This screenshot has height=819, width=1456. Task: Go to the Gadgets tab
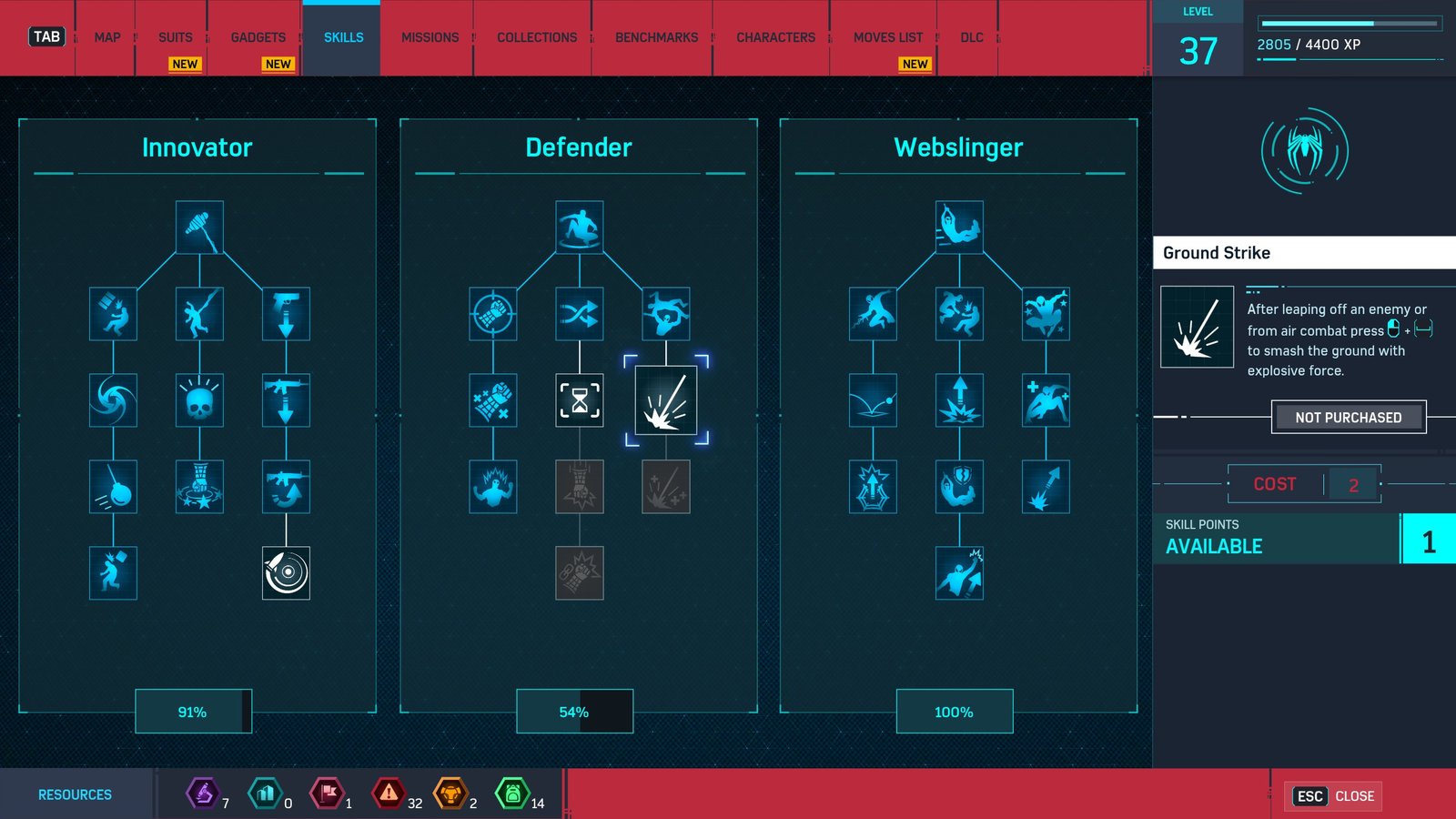pyautogui.click(x=258, y=37)
